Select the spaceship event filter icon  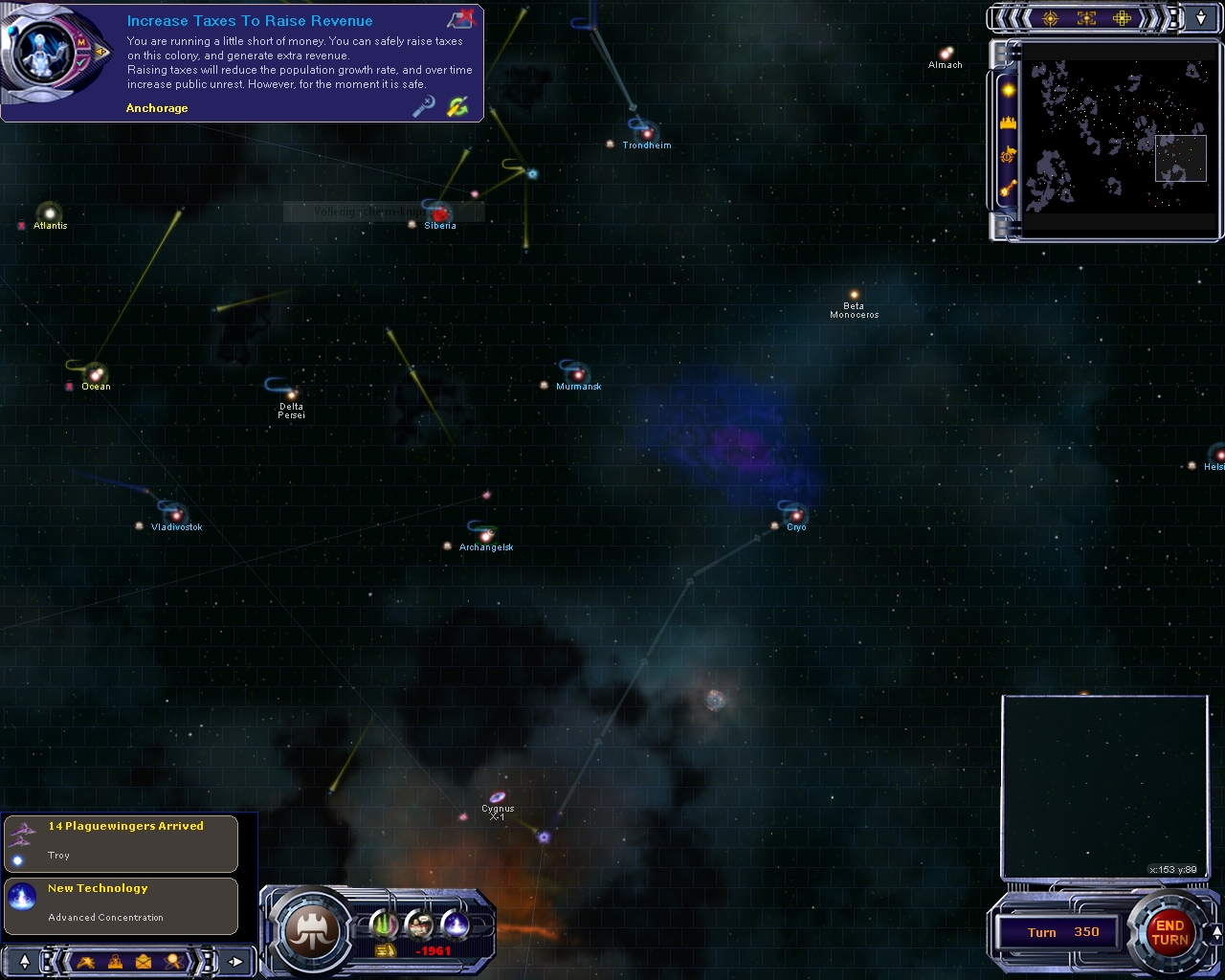[x=86, y=961]
